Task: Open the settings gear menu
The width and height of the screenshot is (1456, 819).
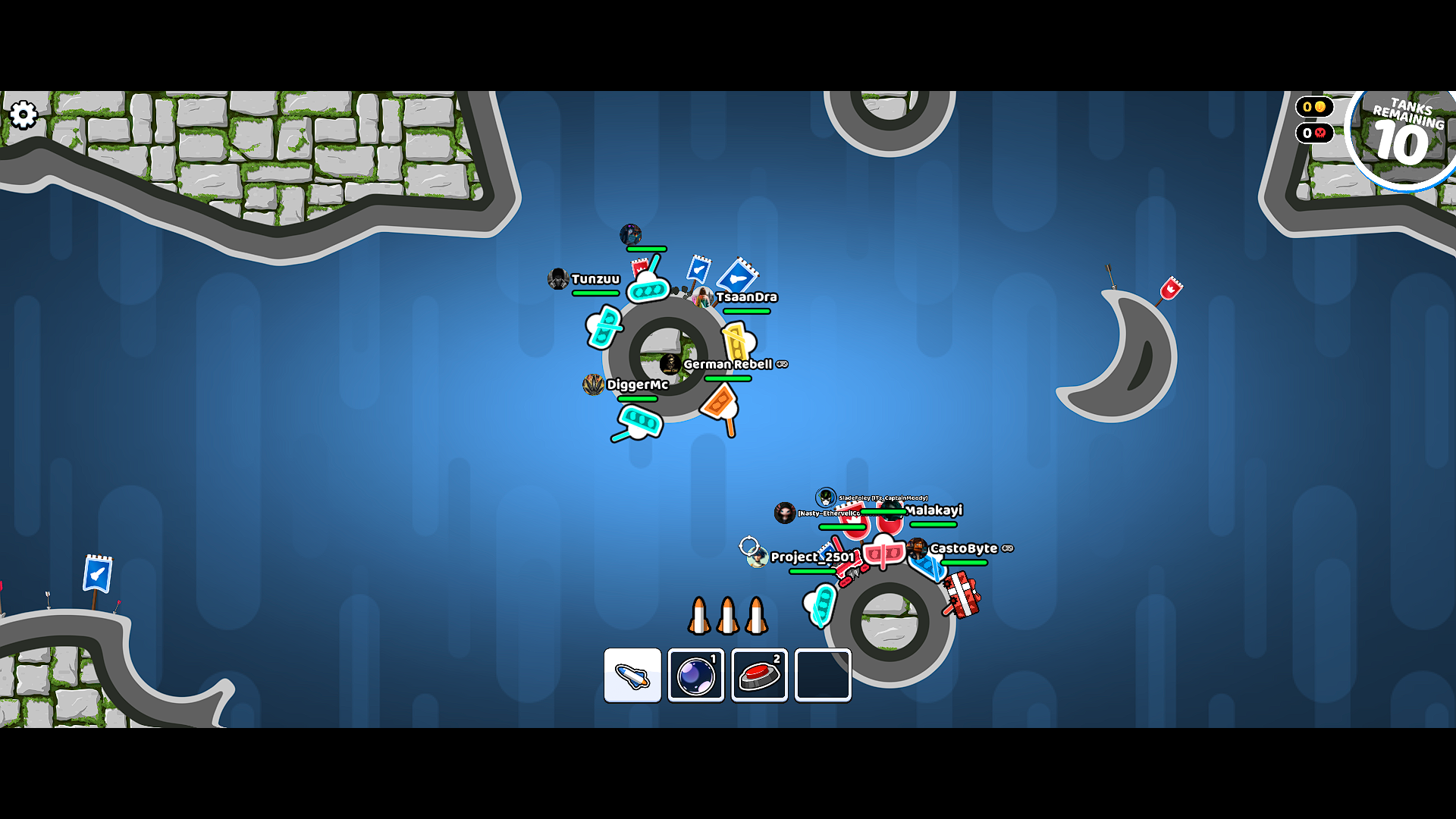Action: click(x=24, y=115)
